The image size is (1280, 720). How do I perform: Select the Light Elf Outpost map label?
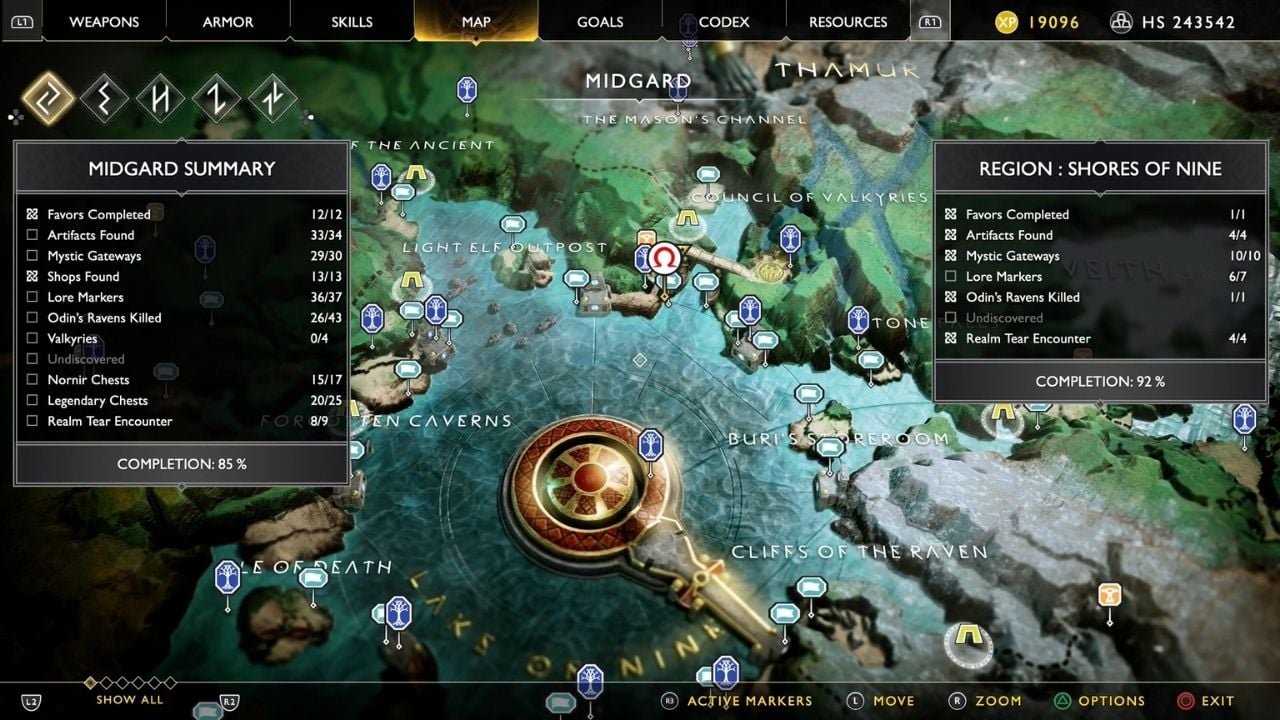tap(505, 247)
